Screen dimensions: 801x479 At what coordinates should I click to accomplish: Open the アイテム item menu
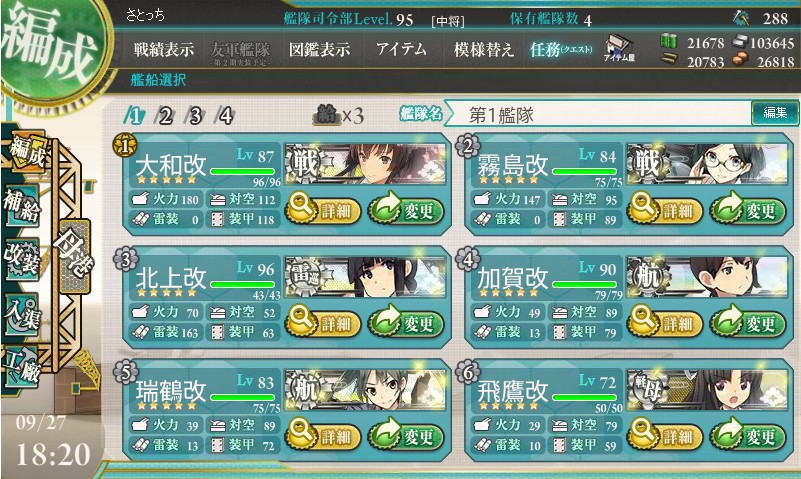click(x=401, y=50)
